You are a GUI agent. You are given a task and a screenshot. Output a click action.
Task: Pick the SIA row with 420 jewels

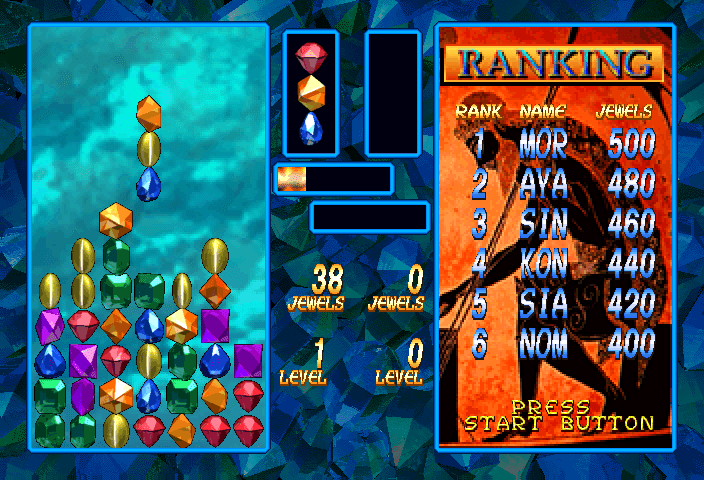[x=556, y=304]
